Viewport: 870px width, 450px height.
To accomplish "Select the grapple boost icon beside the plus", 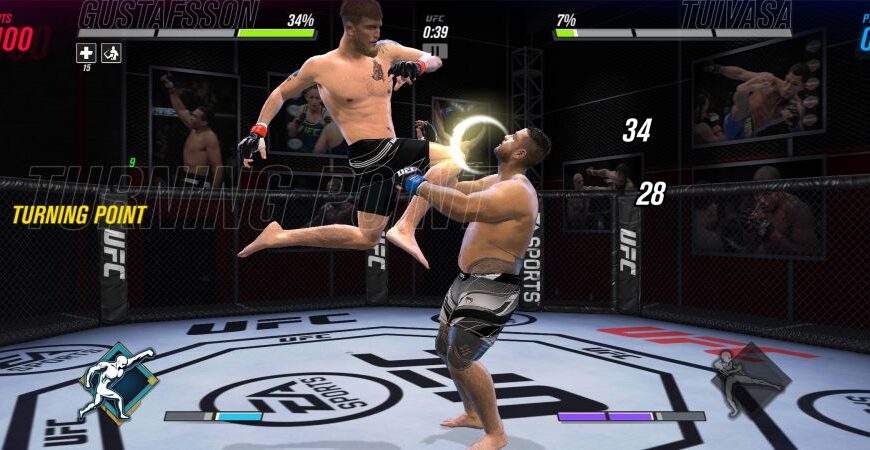I will [x=111, y=53].
